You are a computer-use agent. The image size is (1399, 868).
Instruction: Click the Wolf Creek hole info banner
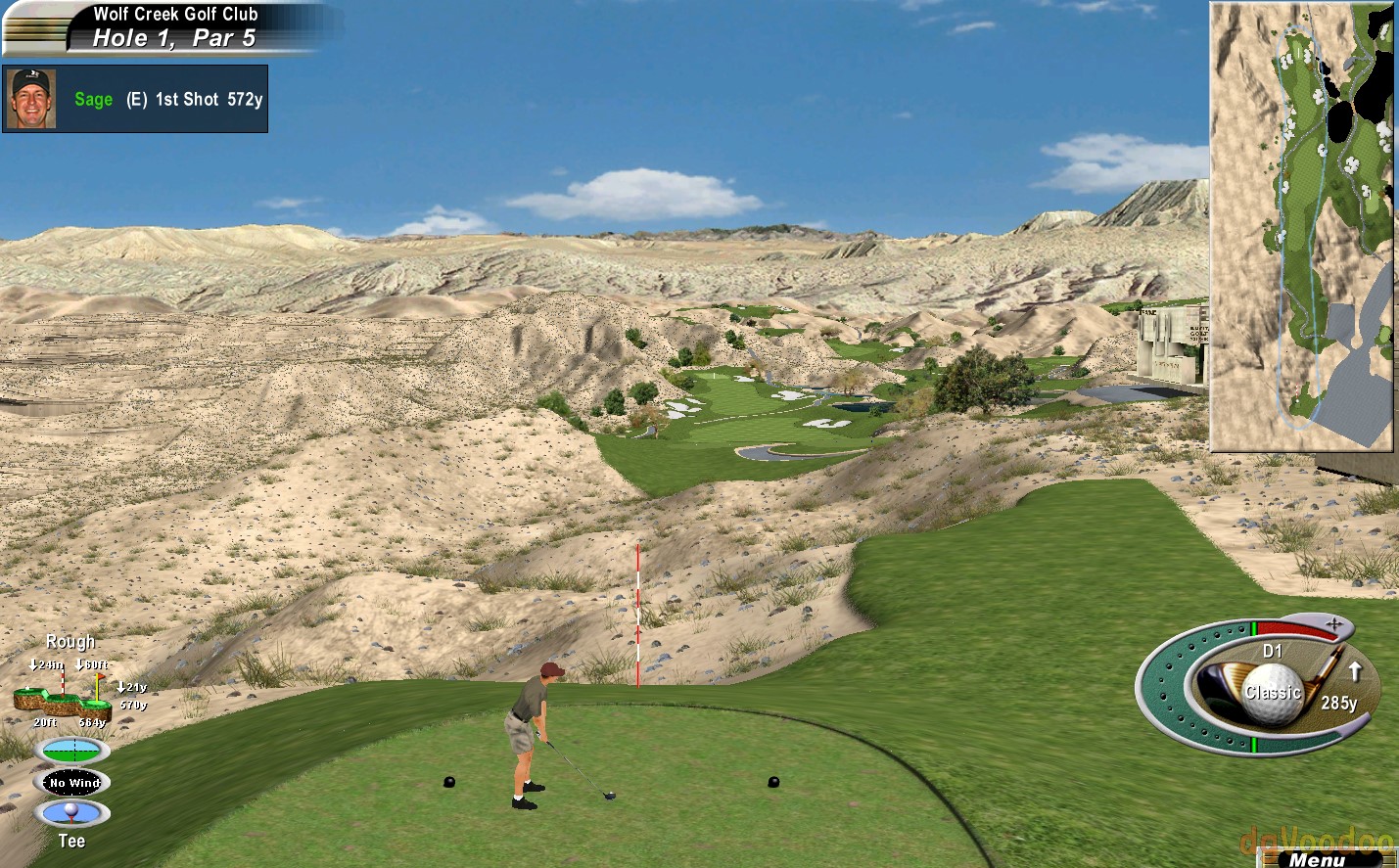(x=174, y=26)
